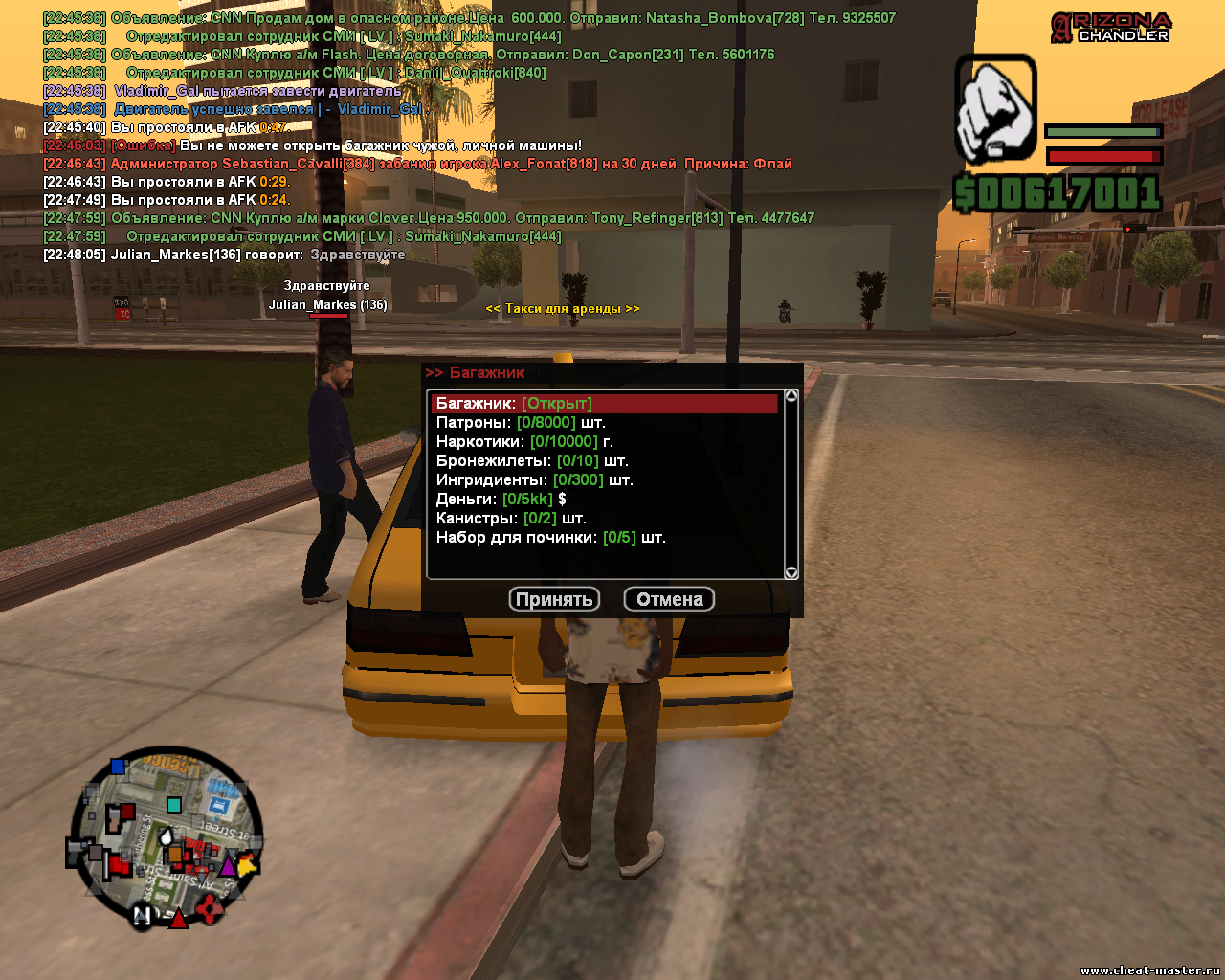Viewport: 1225px width, 980px height.
Task: Cancel the trunk dialog with Отмена
Action: coord(669,599)
